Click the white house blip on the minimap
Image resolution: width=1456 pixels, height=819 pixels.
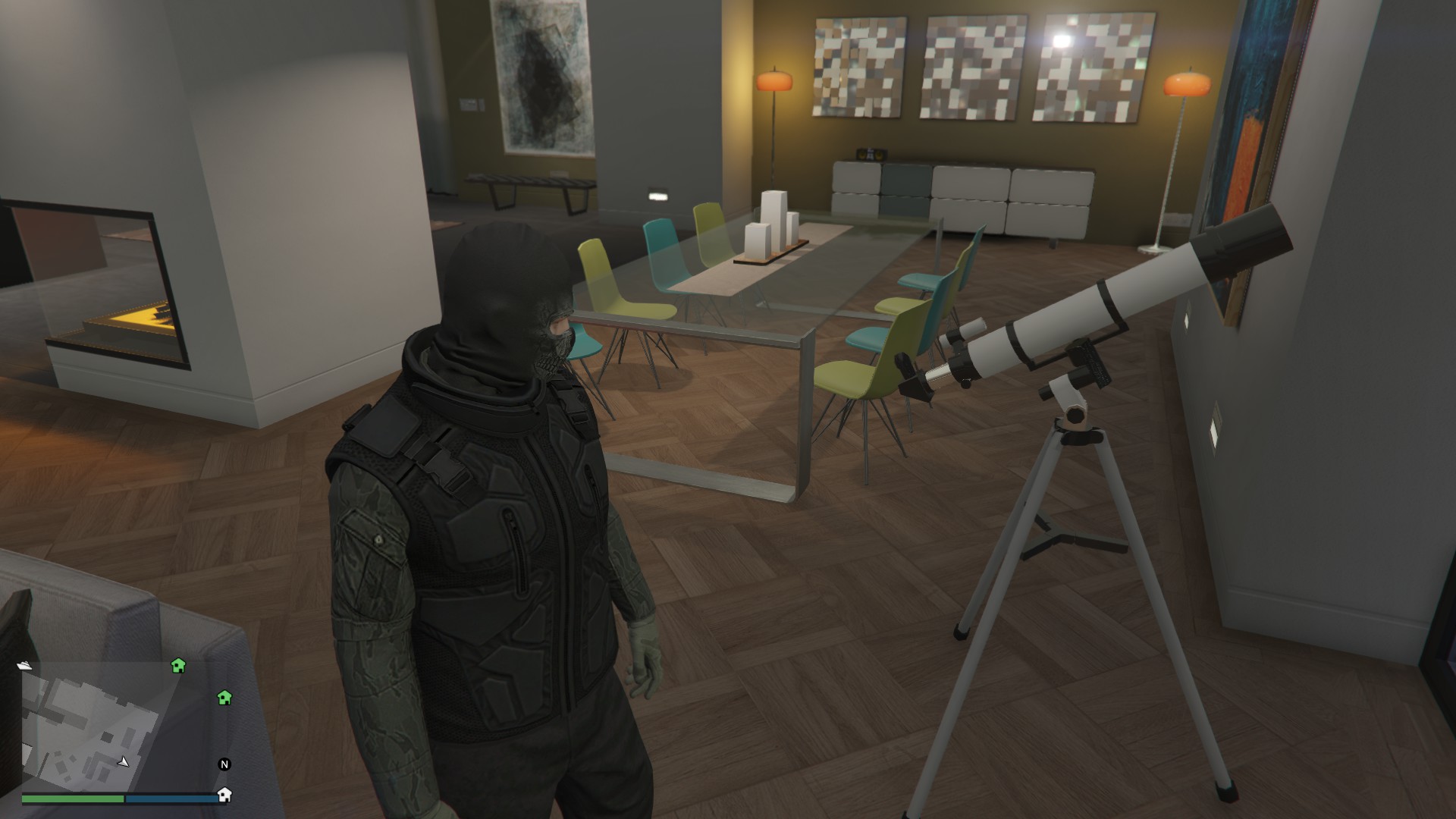pyautogui.click(x=224, y=795)
